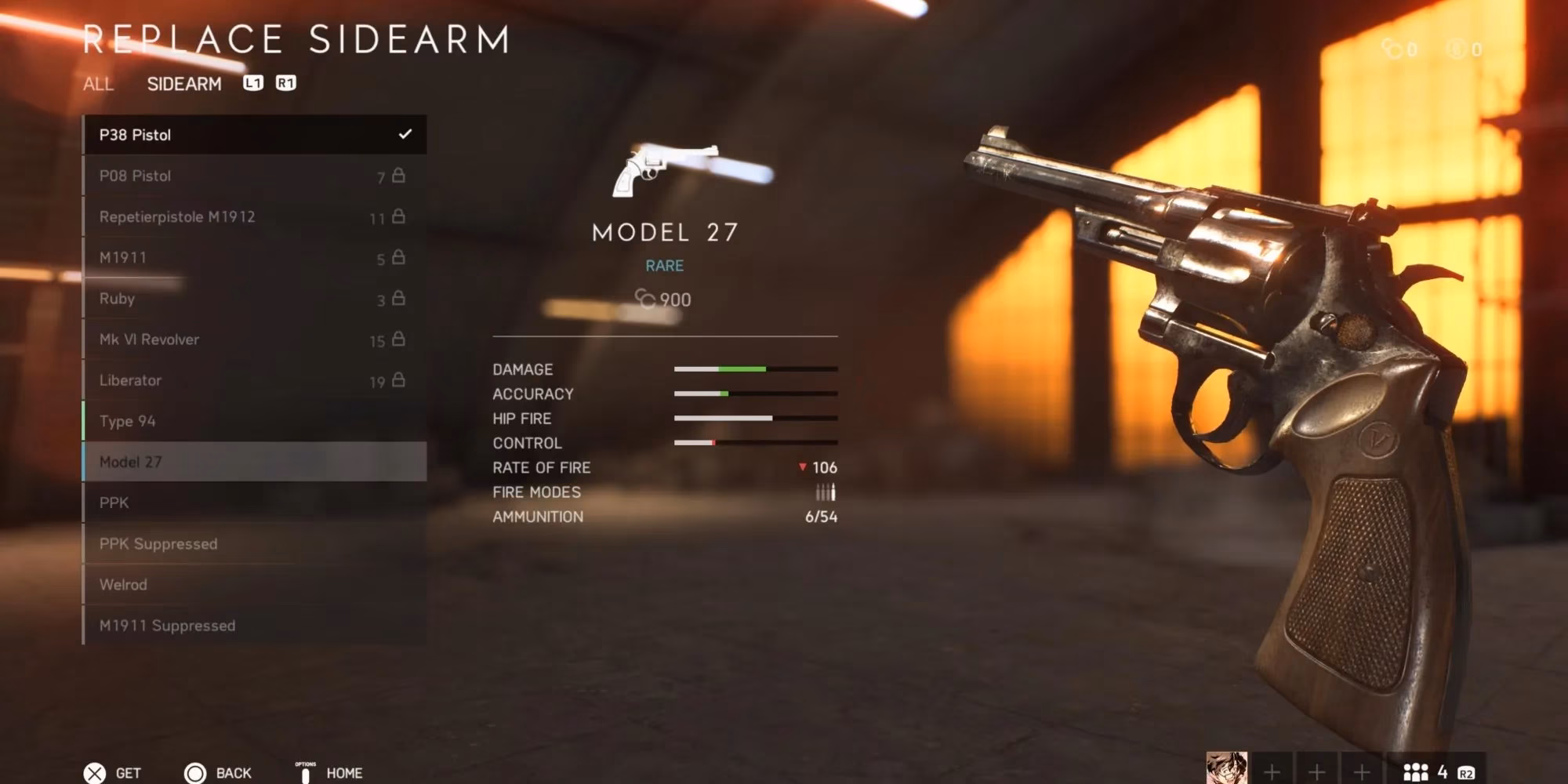Click the fire modes bullet icon
Viewport: 1568px width, 784px height.
[827, 492]
